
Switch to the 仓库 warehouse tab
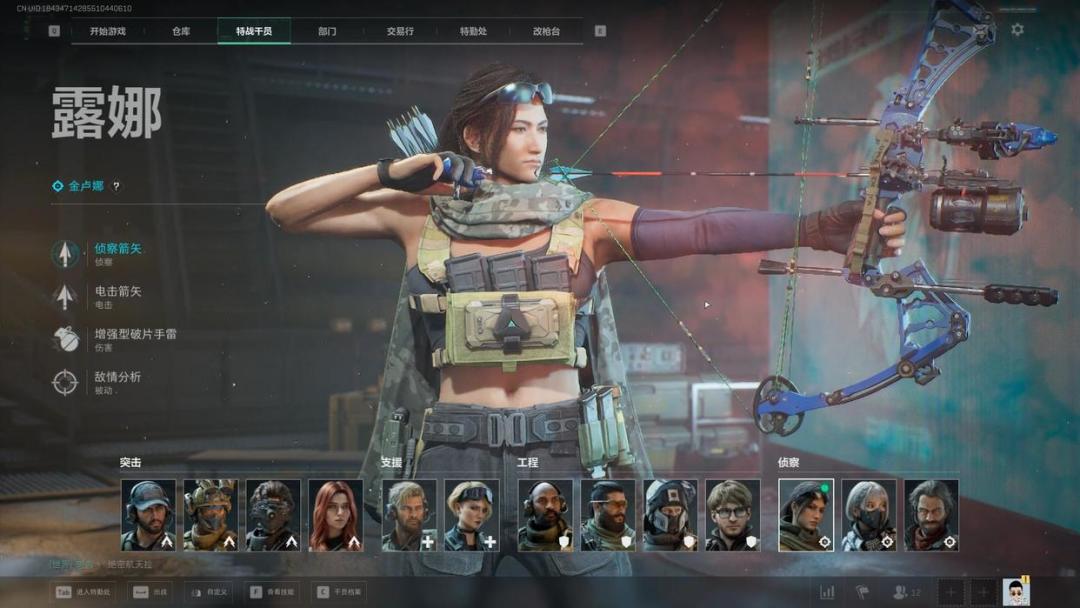[181, 31]
